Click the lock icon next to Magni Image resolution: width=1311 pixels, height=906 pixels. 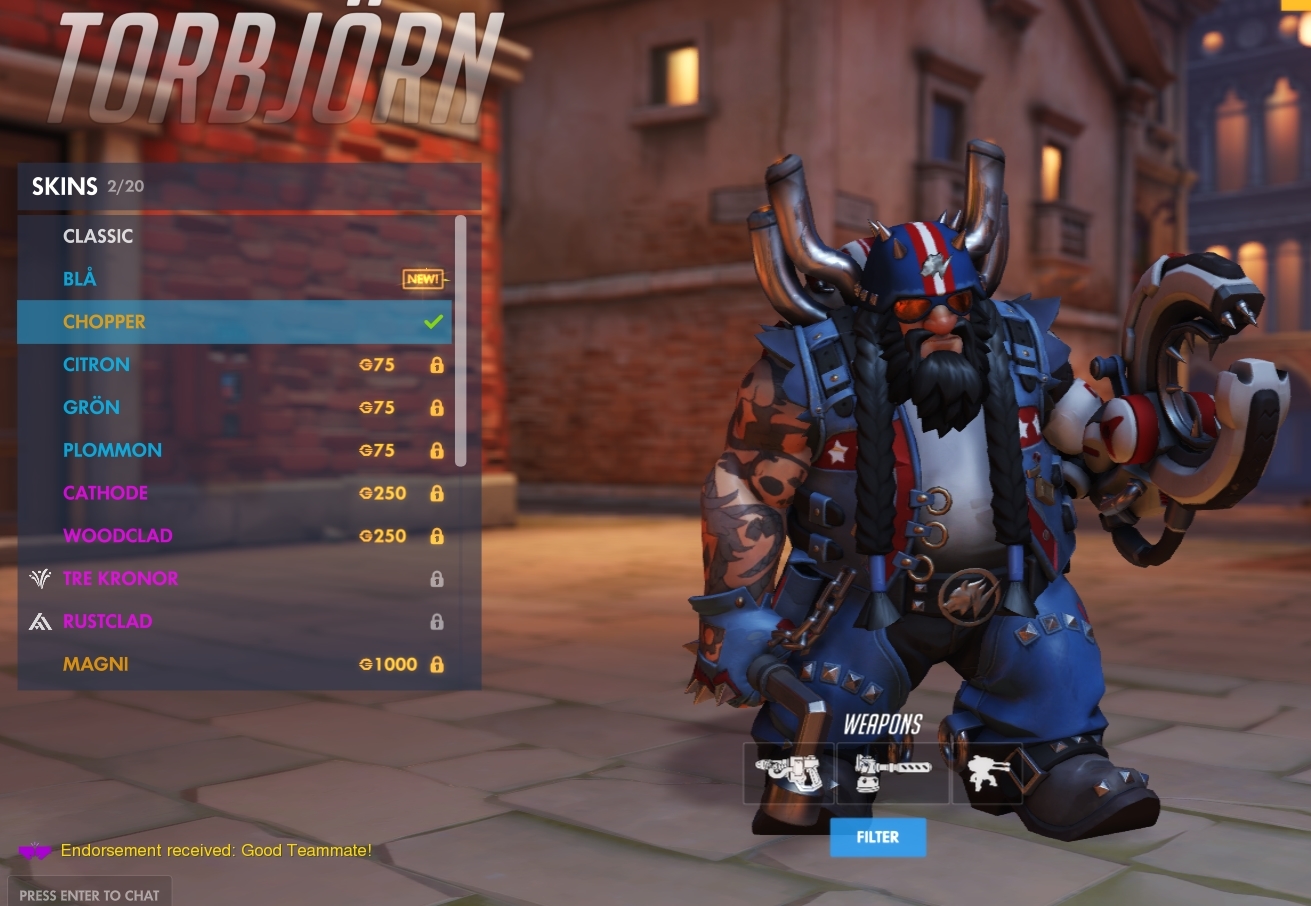click(x=437, y=664)
